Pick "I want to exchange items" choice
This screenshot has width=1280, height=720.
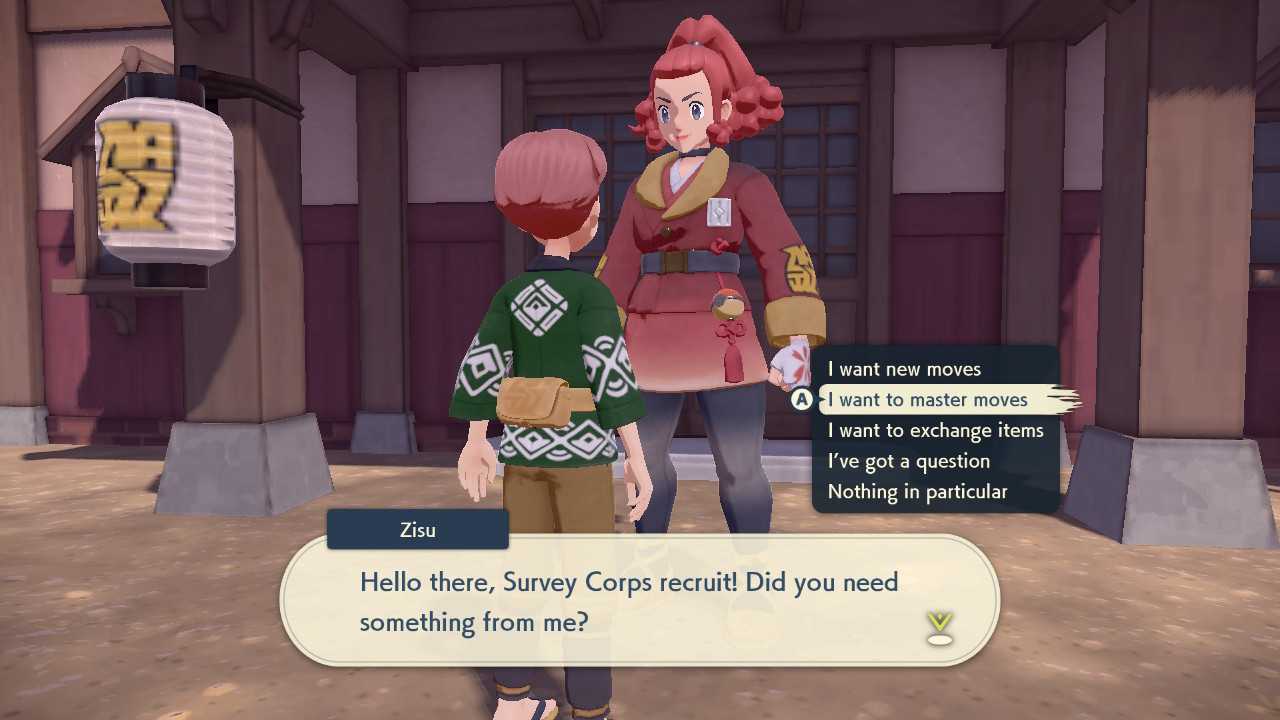[935, 431]
